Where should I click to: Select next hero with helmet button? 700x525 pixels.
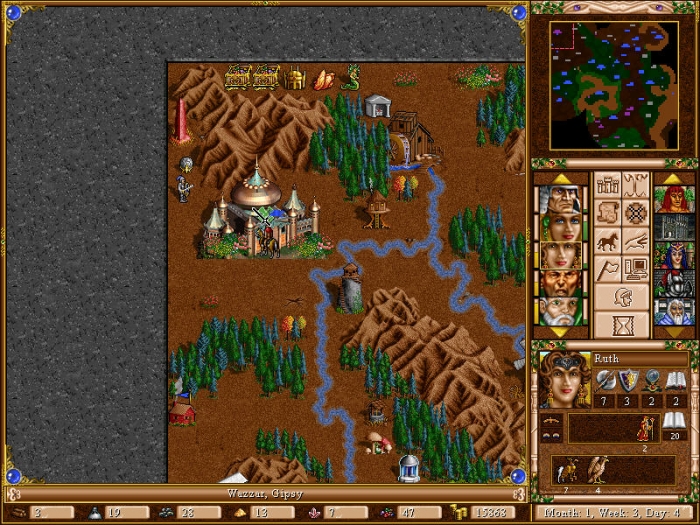click(x=622, y=297)
